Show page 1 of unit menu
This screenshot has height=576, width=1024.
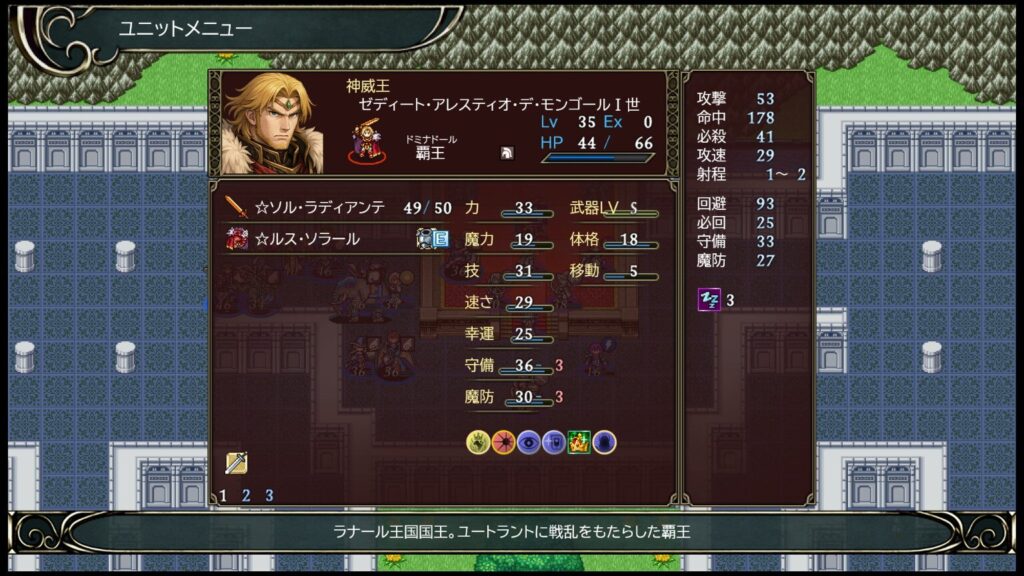click(223, 495)
